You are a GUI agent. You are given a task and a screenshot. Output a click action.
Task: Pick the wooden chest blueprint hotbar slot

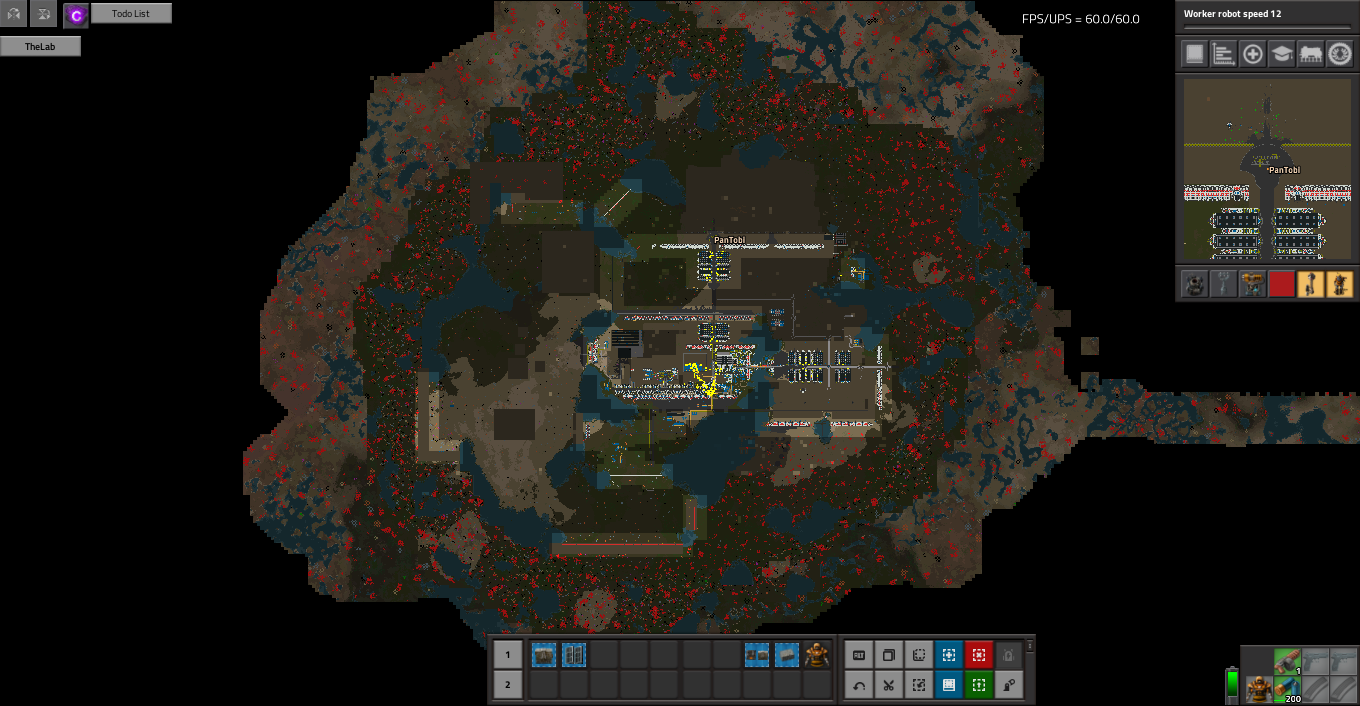point(544,656)
